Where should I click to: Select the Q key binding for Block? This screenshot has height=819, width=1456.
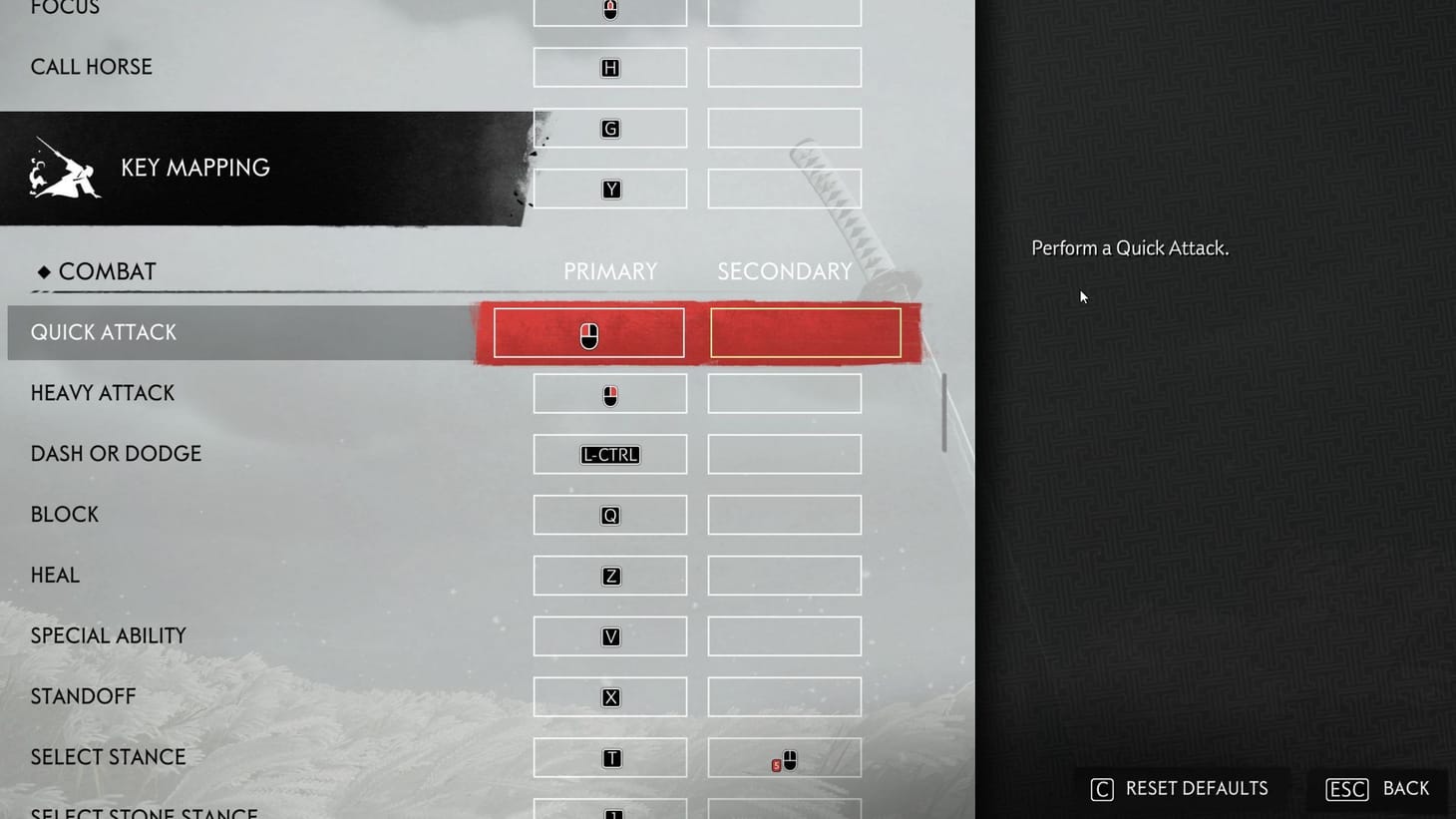click(x=609, y=515)
